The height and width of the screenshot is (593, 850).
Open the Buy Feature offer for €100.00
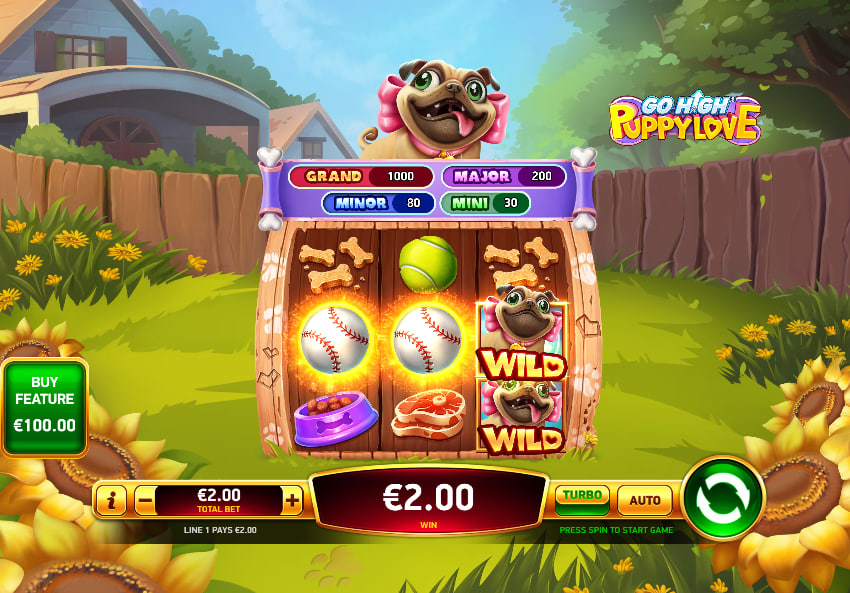tap(45, 407)
